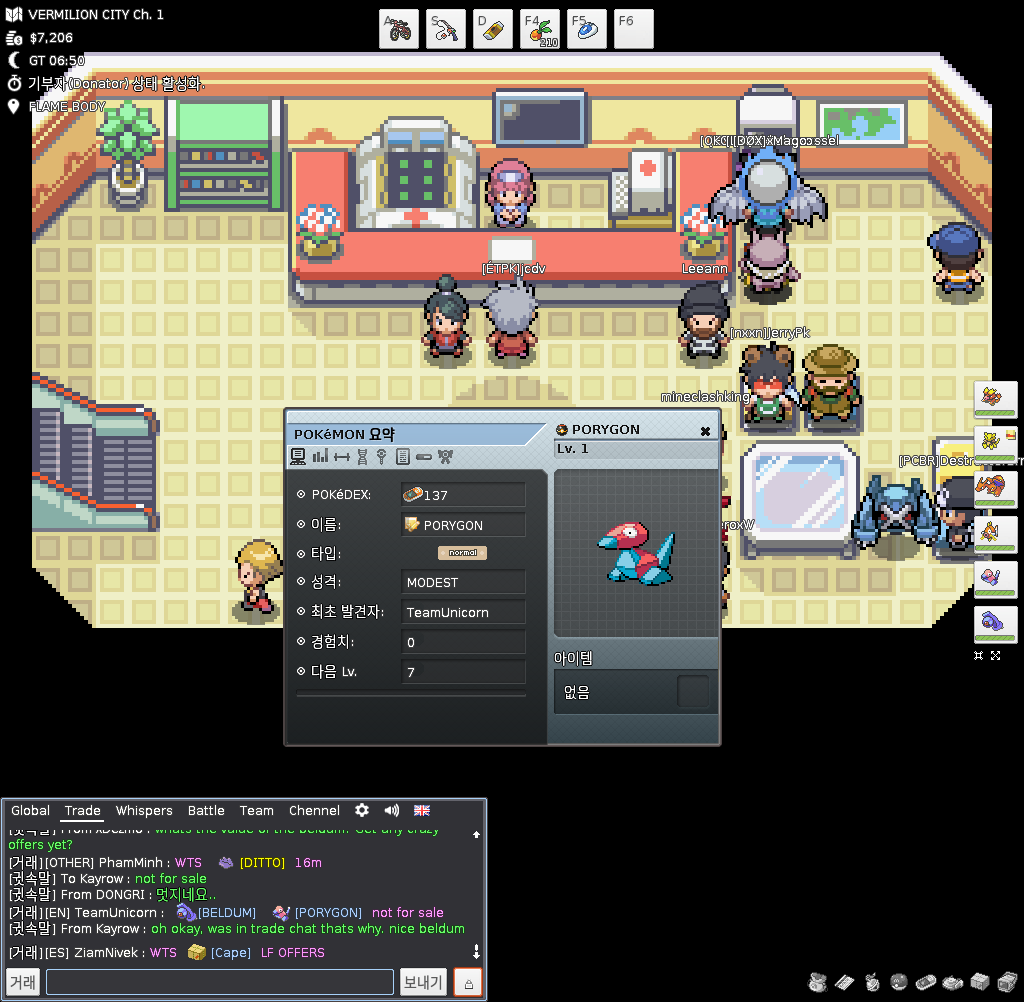Viewport: 1024px width, 1002px height.
Task: Switch to the Global chat tab
Action: coord(30,811)
